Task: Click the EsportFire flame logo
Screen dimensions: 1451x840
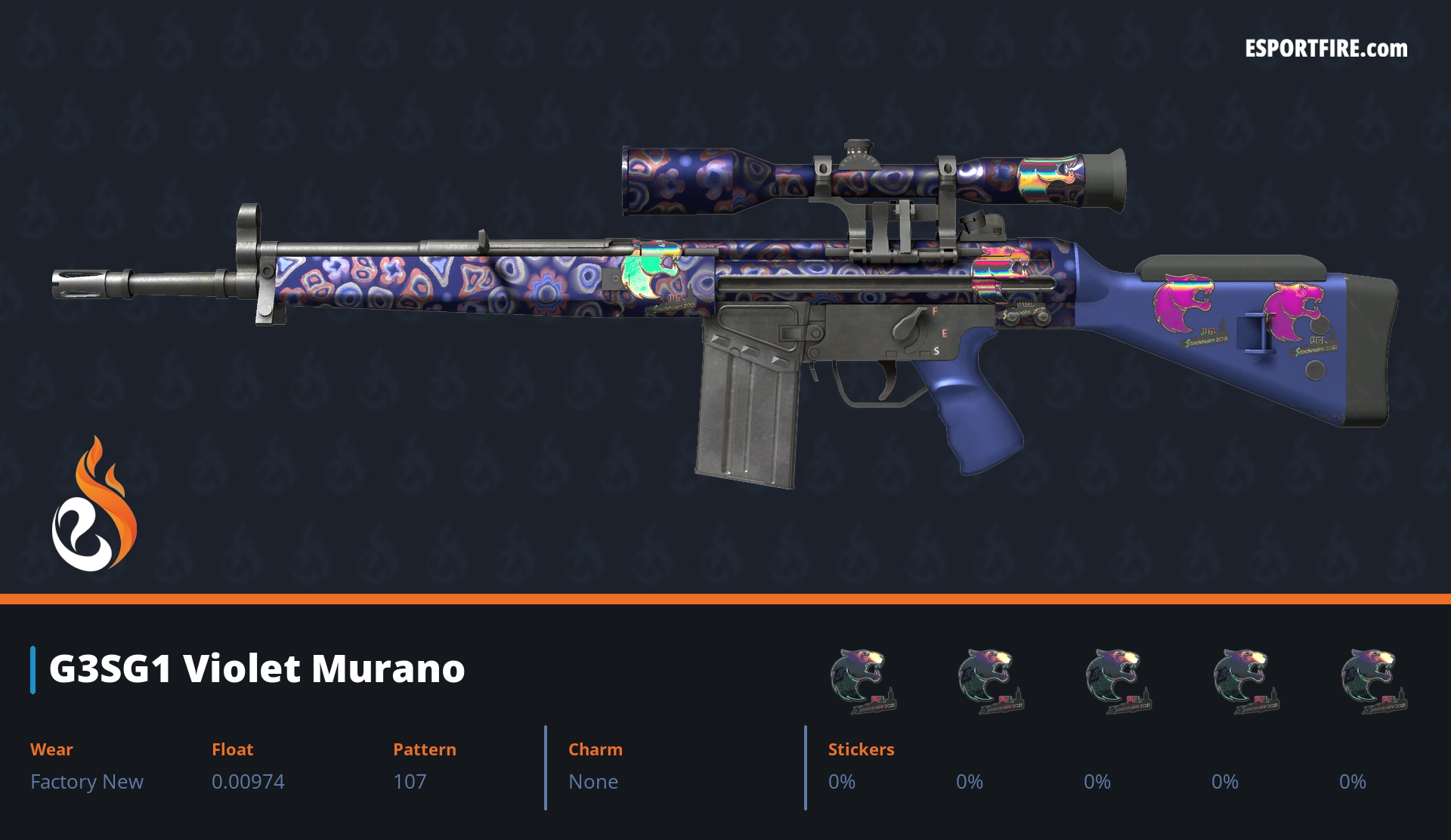Action: click(x=94, y=505)
